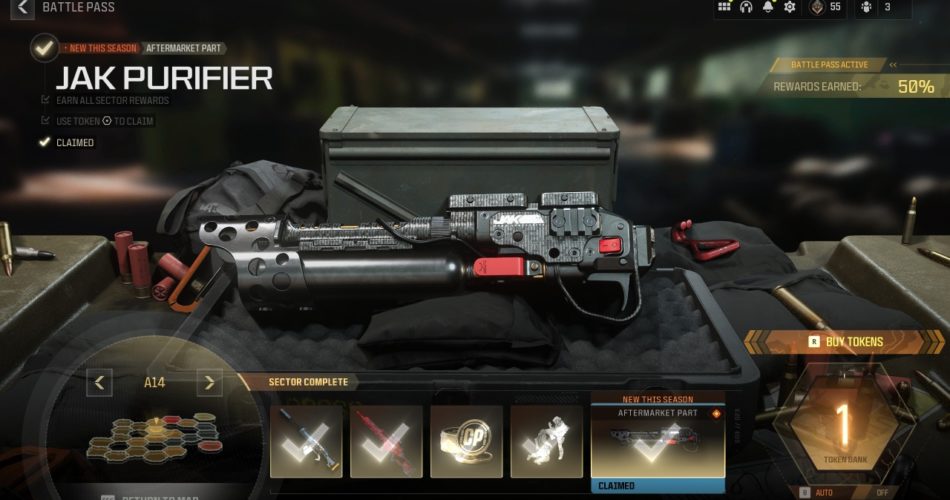The width and height of the screenshot is (950, 500).
Task: Open the social party icon
Action: 866,8
